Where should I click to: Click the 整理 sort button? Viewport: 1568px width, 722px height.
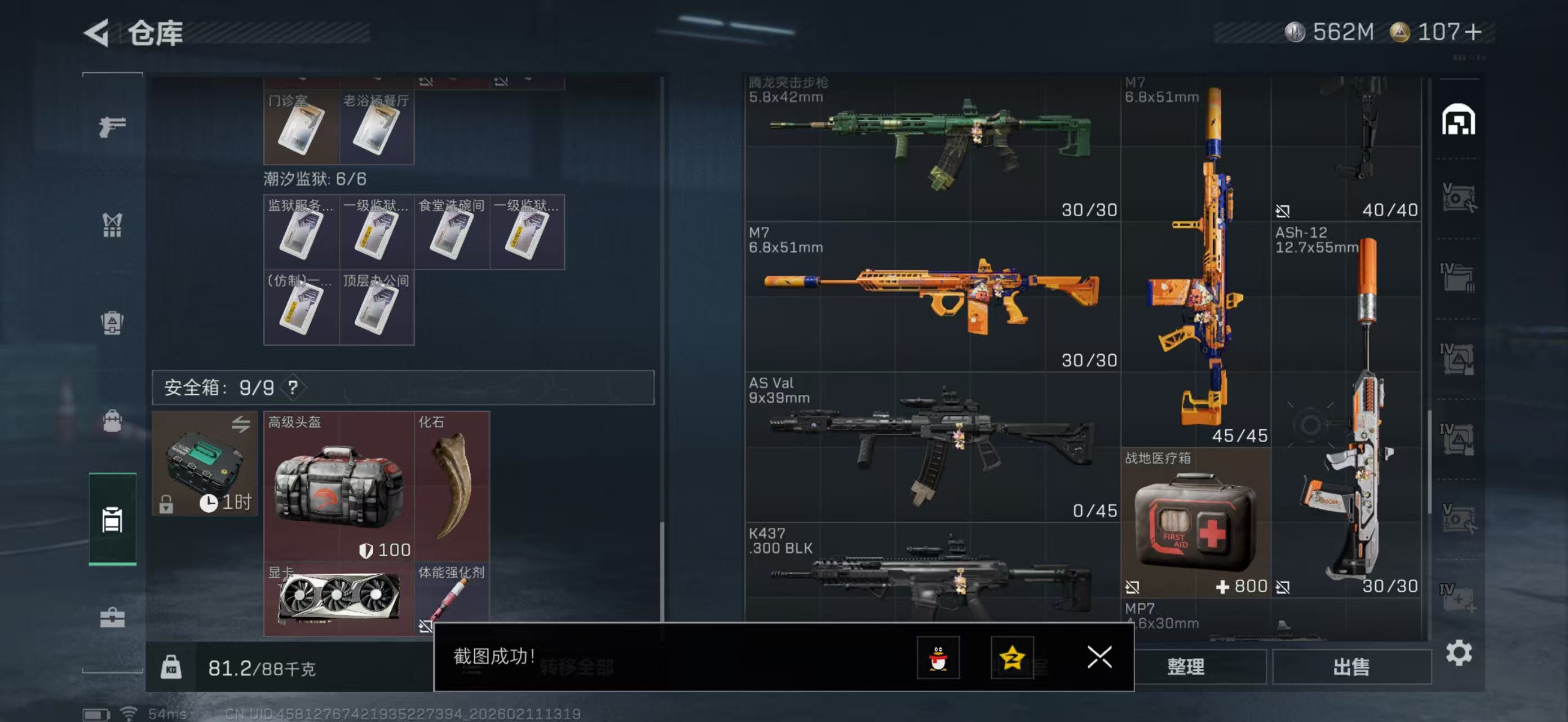coord(1185,667)
